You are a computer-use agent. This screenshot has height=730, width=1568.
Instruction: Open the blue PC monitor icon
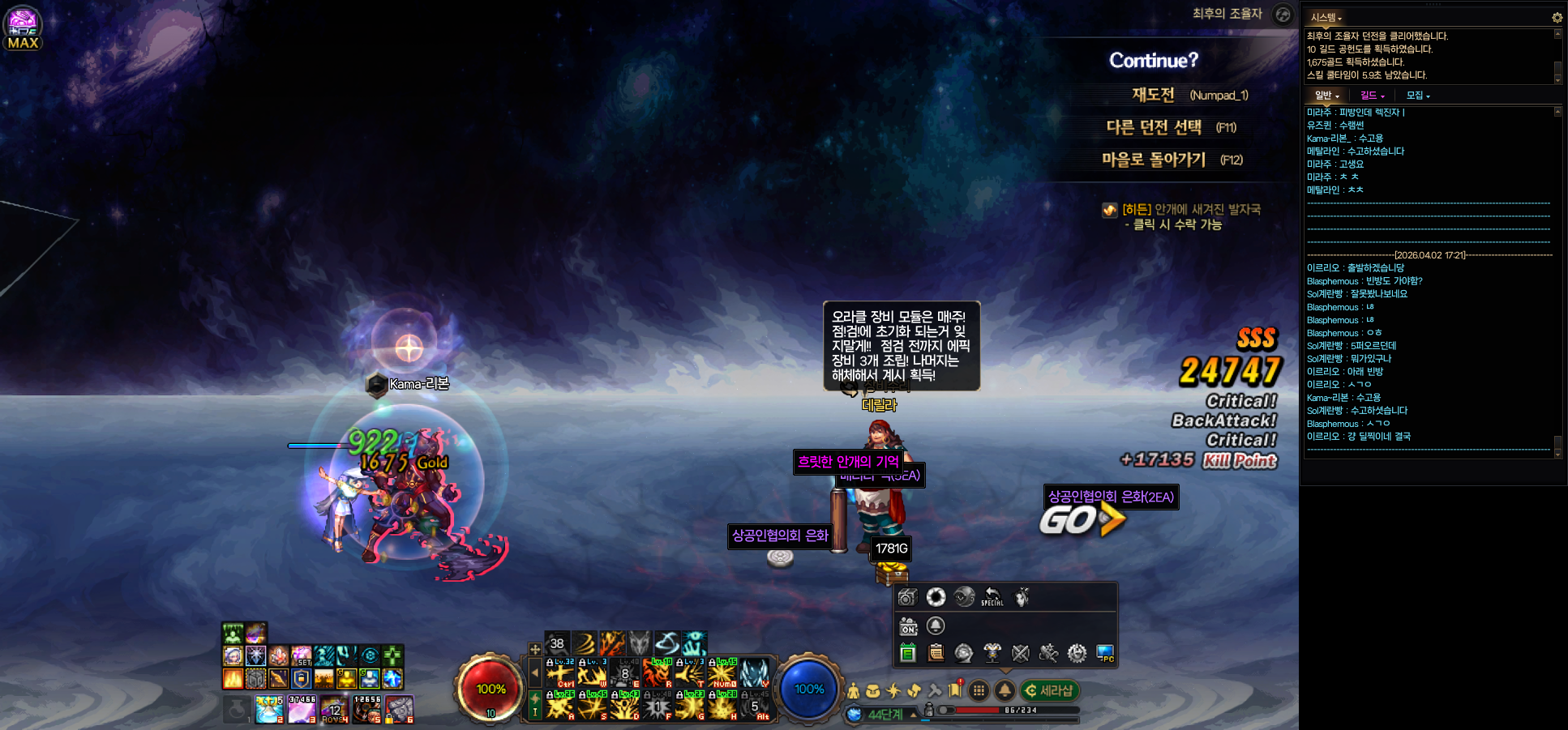pyautogui.click(x=1104, y=653)
